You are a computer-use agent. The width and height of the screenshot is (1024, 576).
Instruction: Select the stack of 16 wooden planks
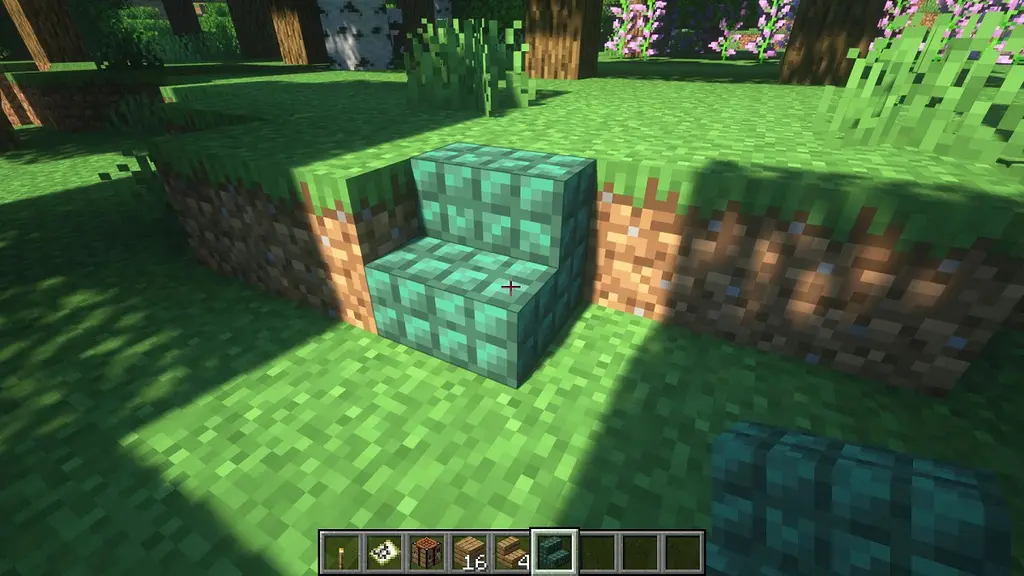click(x=468, y=552)
